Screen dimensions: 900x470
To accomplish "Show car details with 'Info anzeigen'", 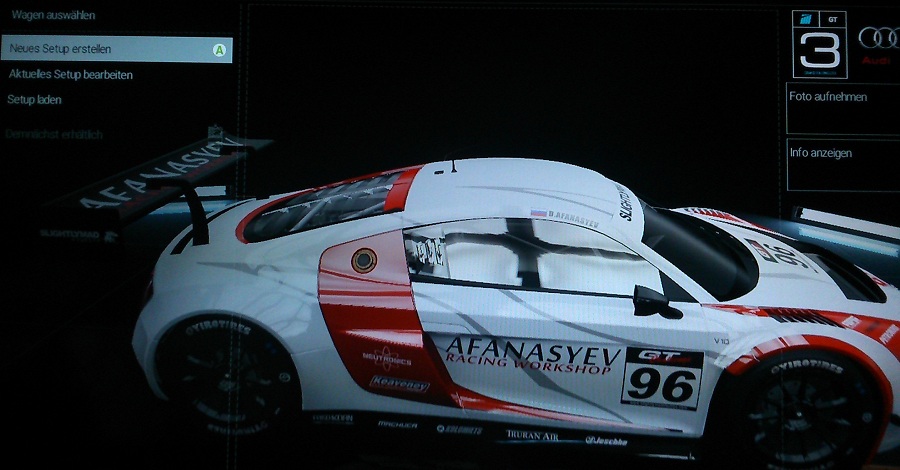I will point(842,165).
